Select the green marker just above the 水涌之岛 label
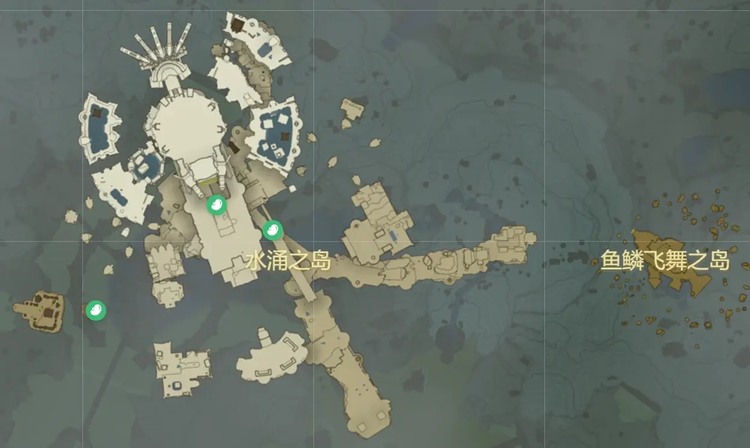Viewport: 750px width, 448px height. (x=272, y=231)
